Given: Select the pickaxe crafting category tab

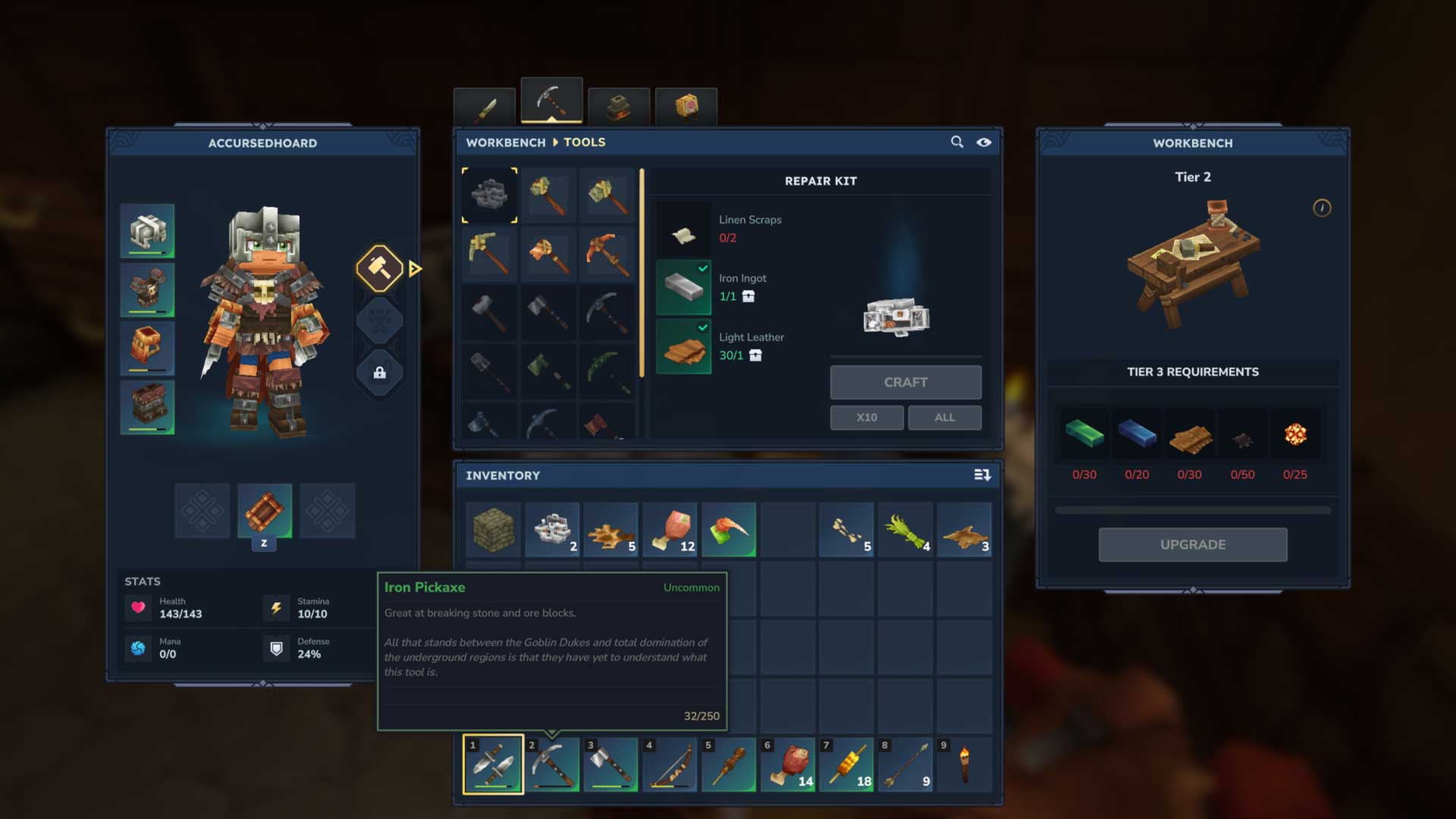Looking at the screenshot, I should coord(551,100).
